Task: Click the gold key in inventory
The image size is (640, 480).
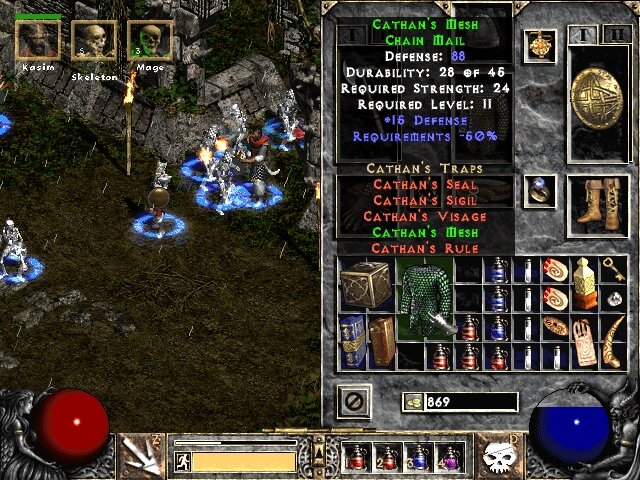Action: tap(610, 270)
